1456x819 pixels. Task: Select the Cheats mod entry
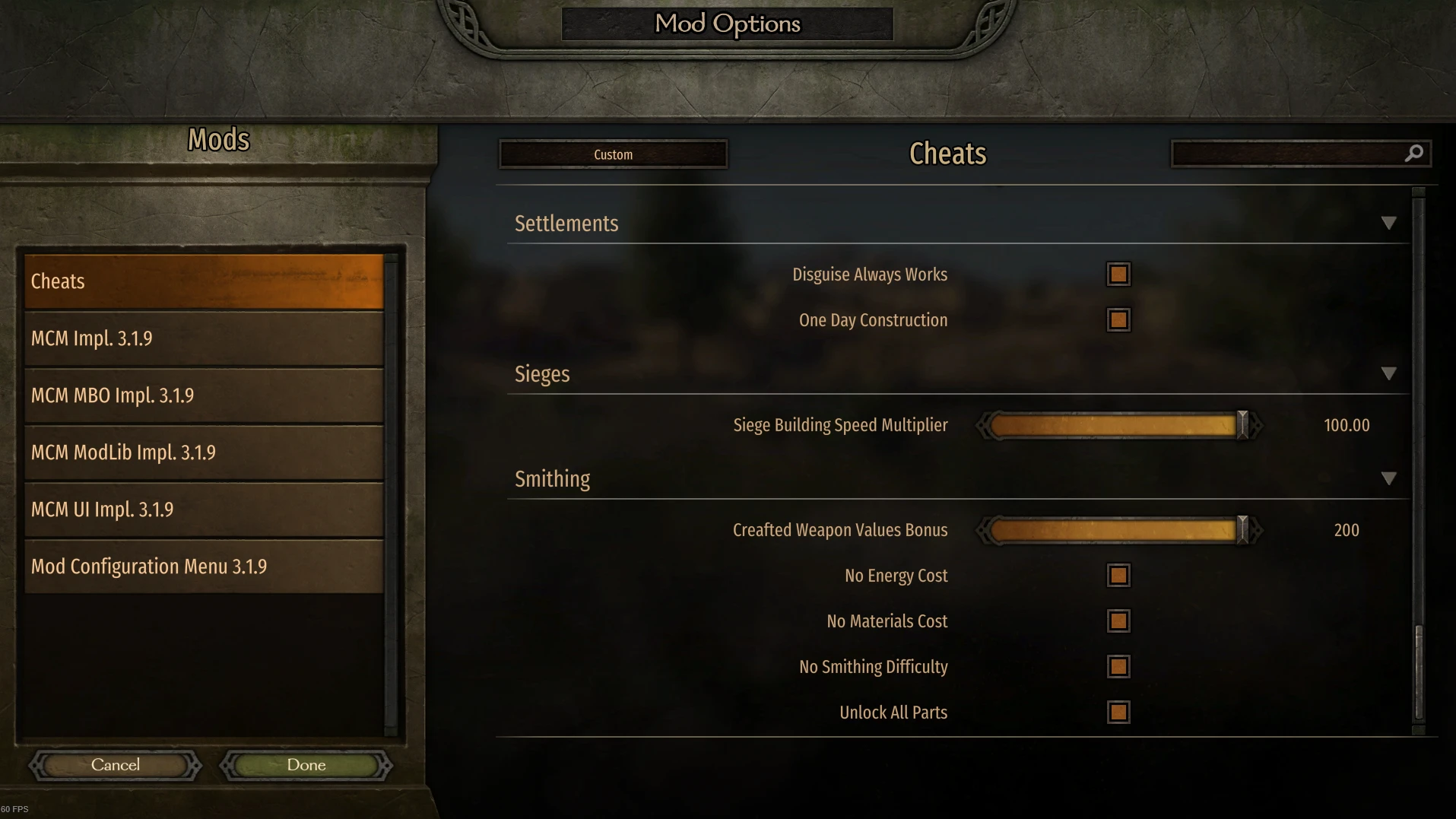coord(204,281)
